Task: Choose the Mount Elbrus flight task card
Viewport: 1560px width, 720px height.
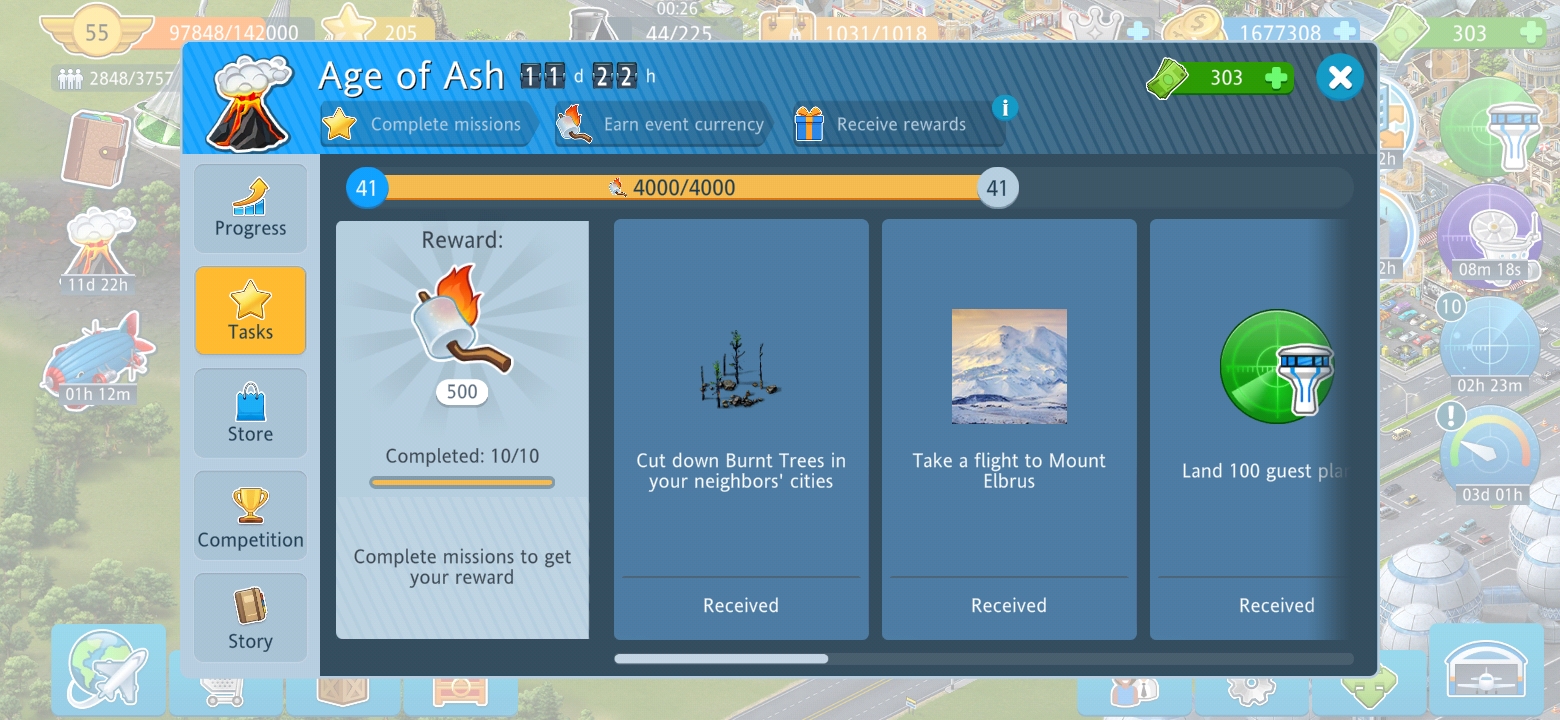Action: point(1009,429)
